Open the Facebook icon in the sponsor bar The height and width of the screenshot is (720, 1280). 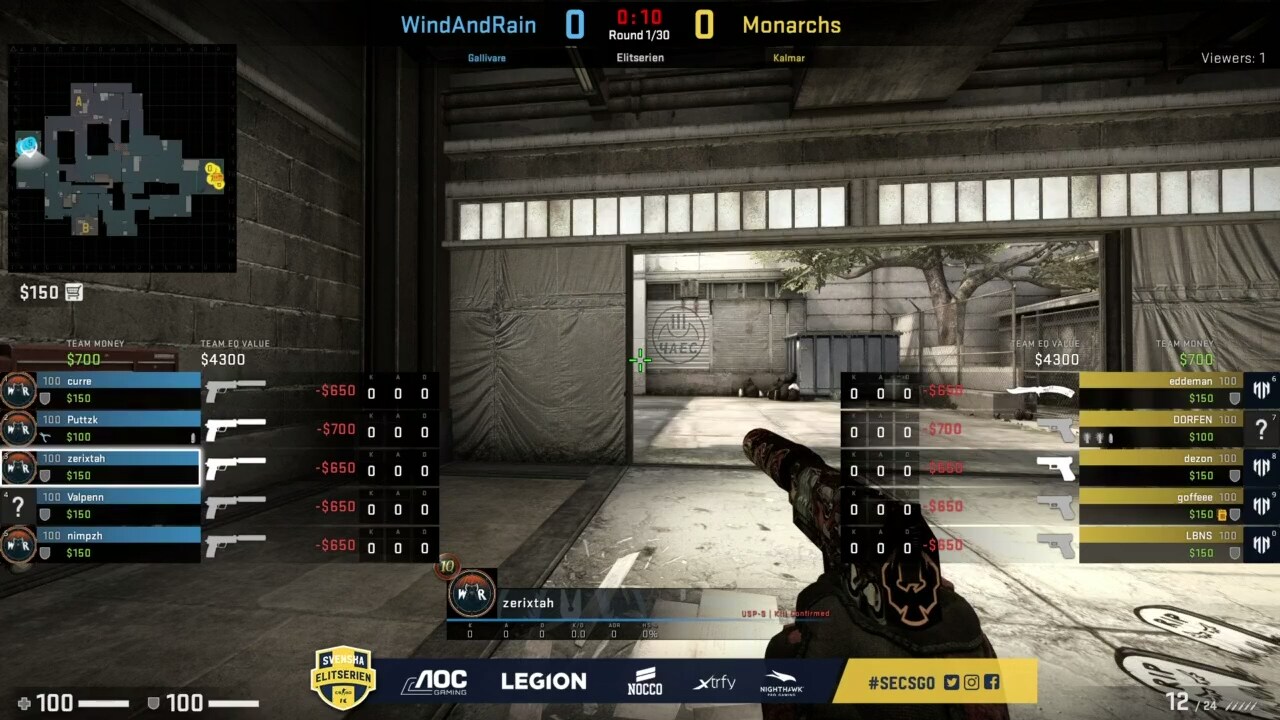tap(991, 682)
